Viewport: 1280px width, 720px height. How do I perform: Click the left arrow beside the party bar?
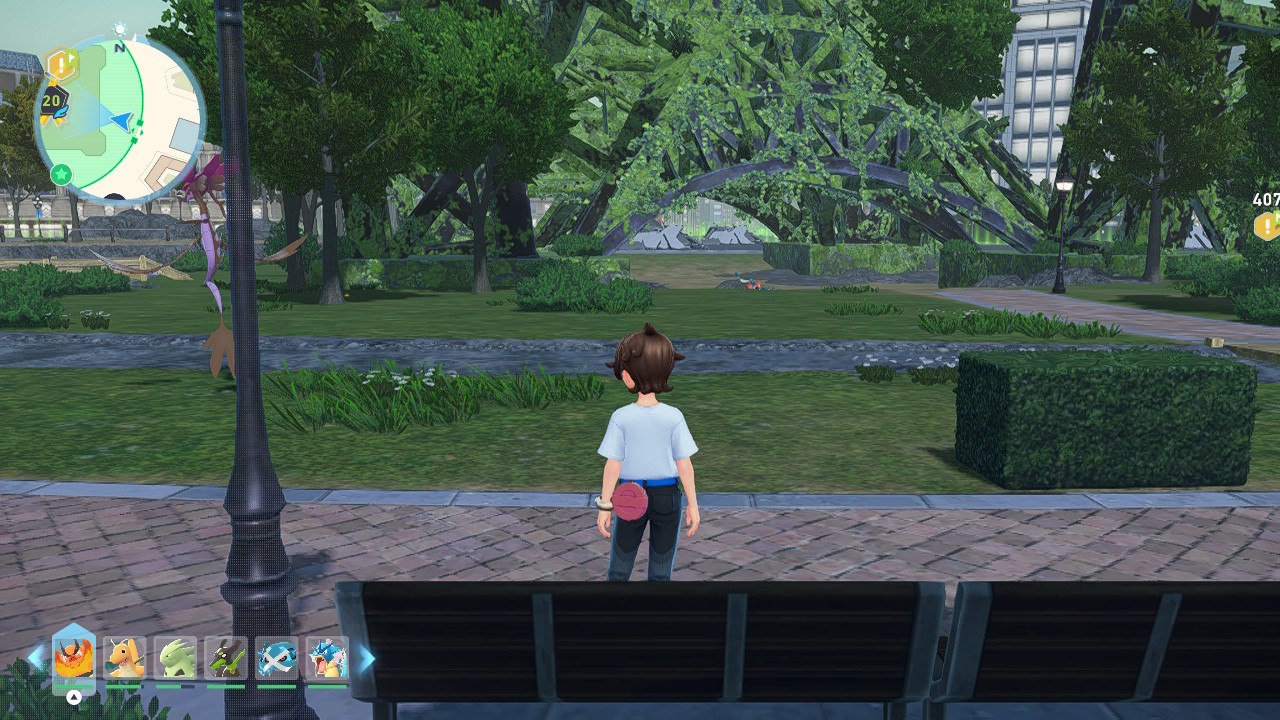36,658
